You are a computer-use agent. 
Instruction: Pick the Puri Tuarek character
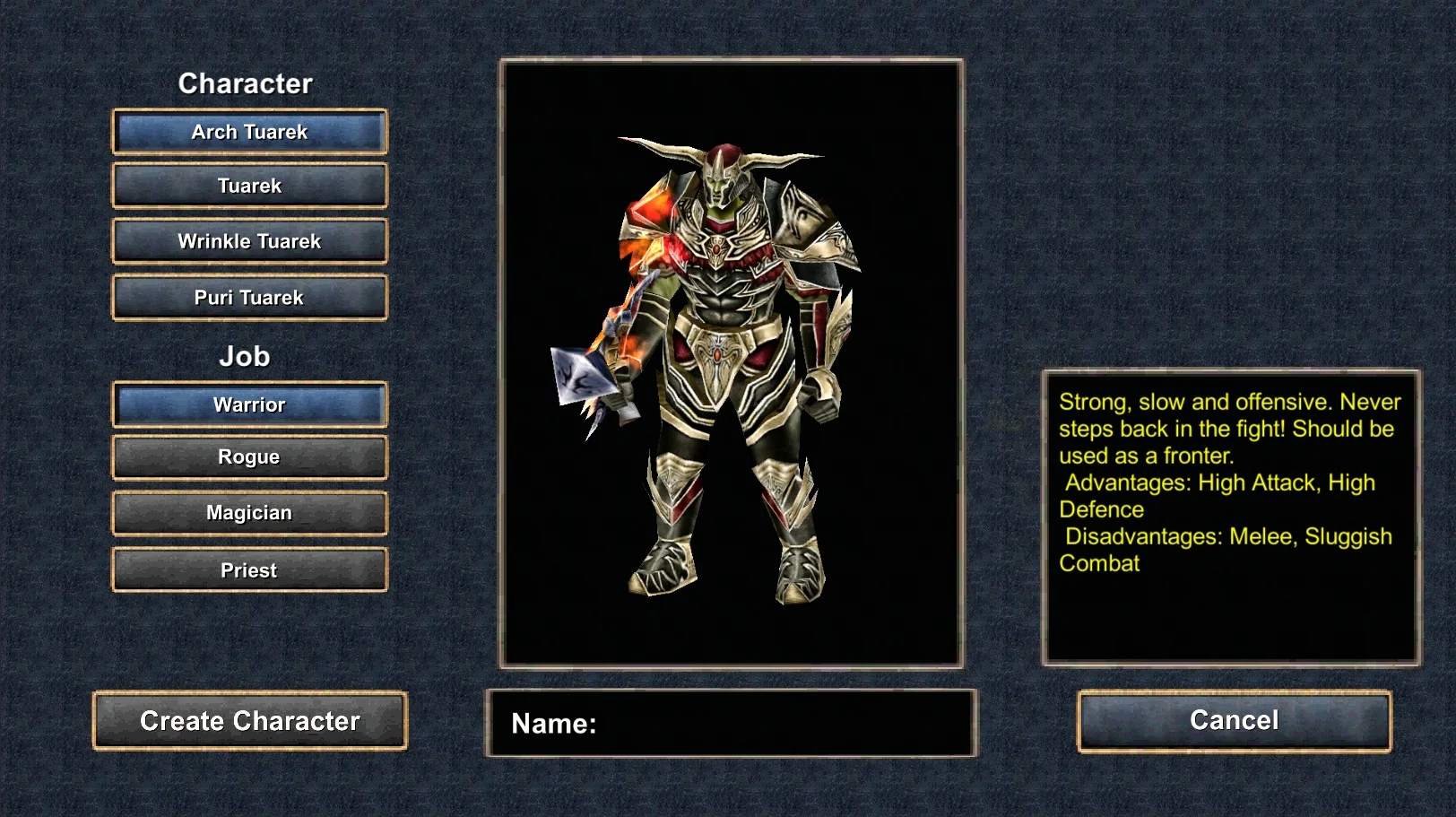click(x=249, y=297)
